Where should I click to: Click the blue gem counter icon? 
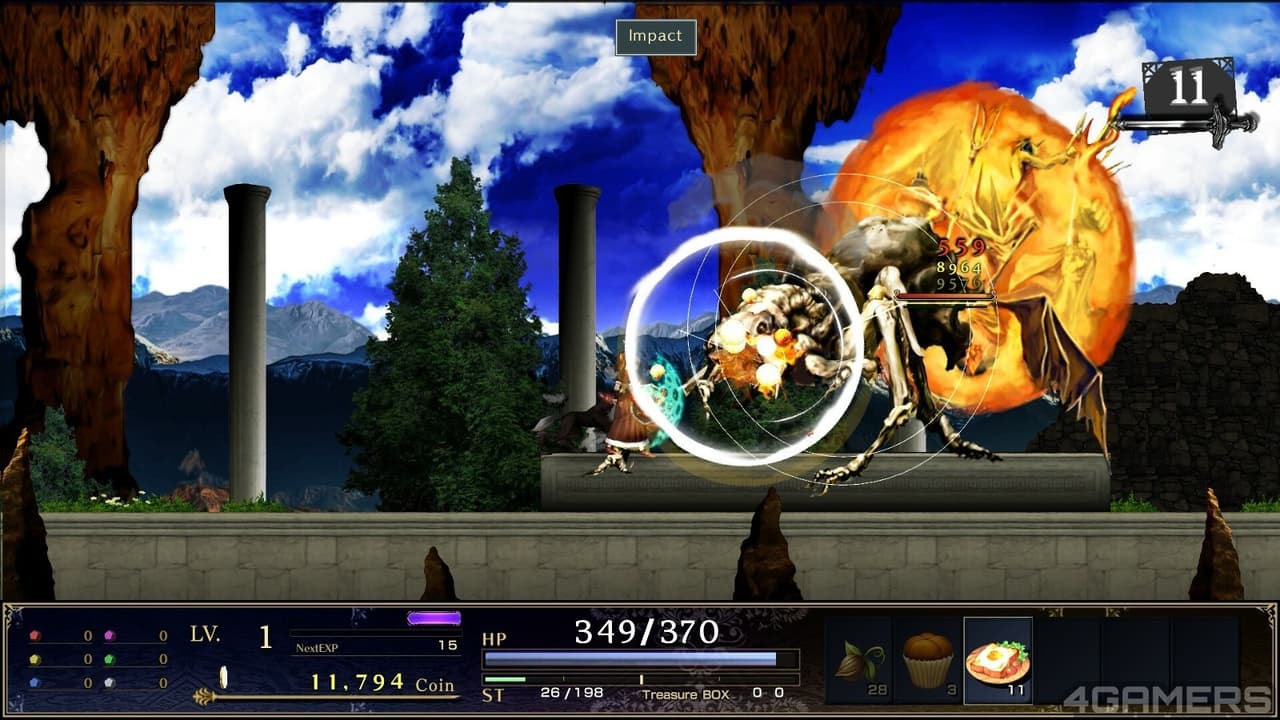click(x=34, y=682)
